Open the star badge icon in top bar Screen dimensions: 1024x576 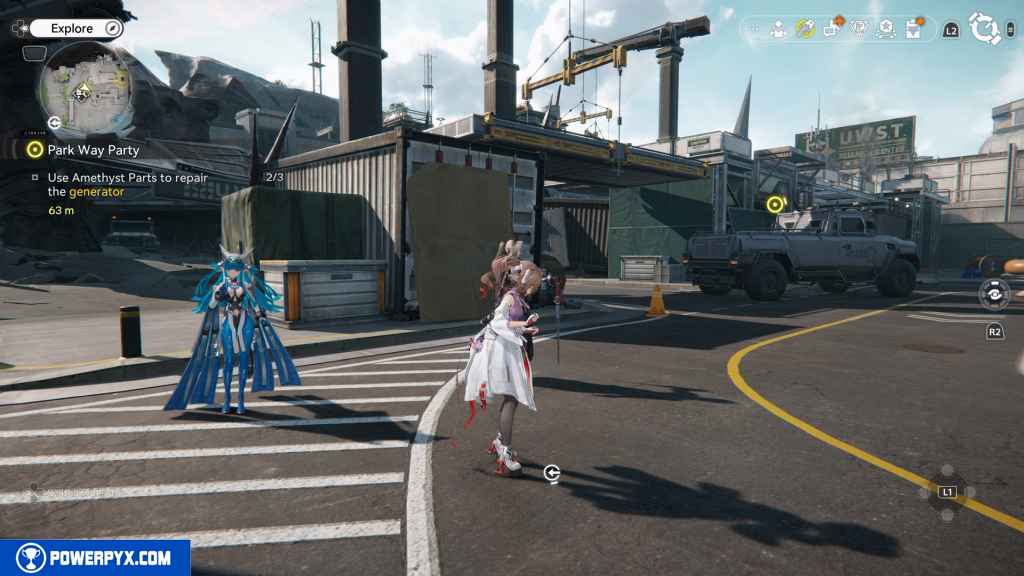tap(885, 30)
